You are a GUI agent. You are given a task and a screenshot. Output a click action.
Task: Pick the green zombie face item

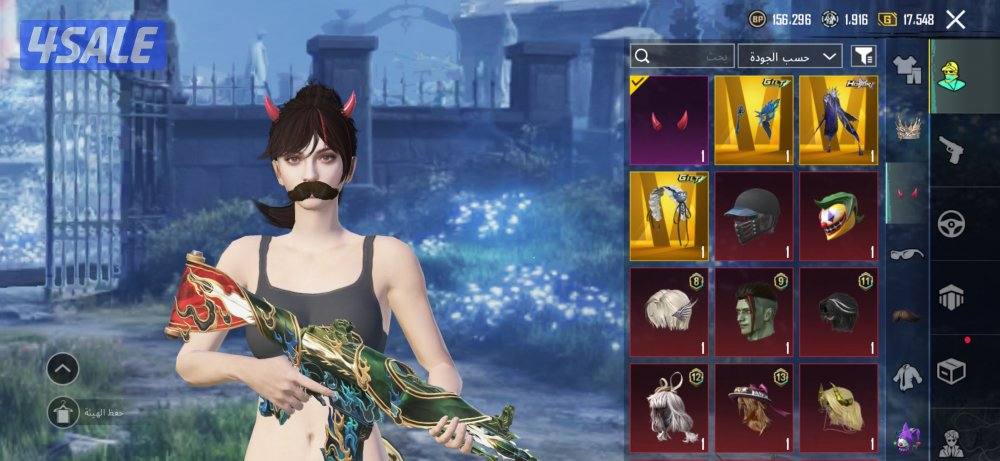pos(754,311)
